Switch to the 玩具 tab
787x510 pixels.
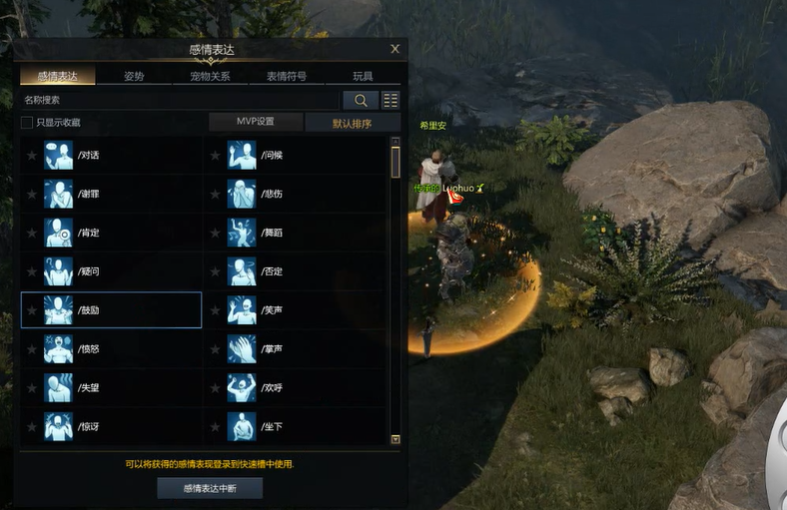362,76
